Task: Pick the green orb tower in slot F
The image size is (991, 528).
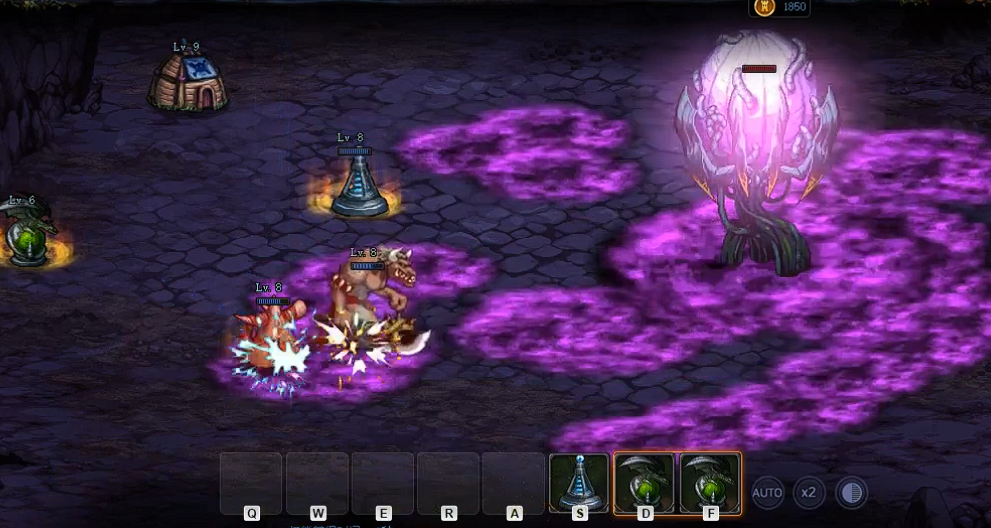Action: coord(709,482)
